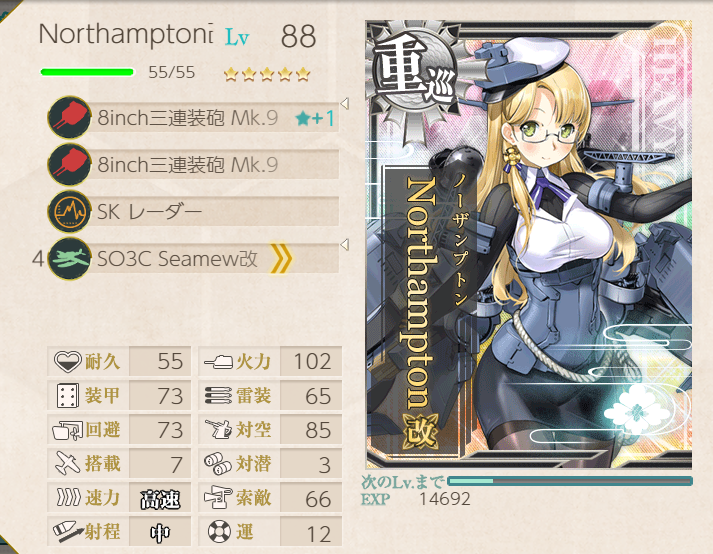Click the Northampton改 ship card
This screenshot has height=554, width=713.
click(x=528, y=245)
